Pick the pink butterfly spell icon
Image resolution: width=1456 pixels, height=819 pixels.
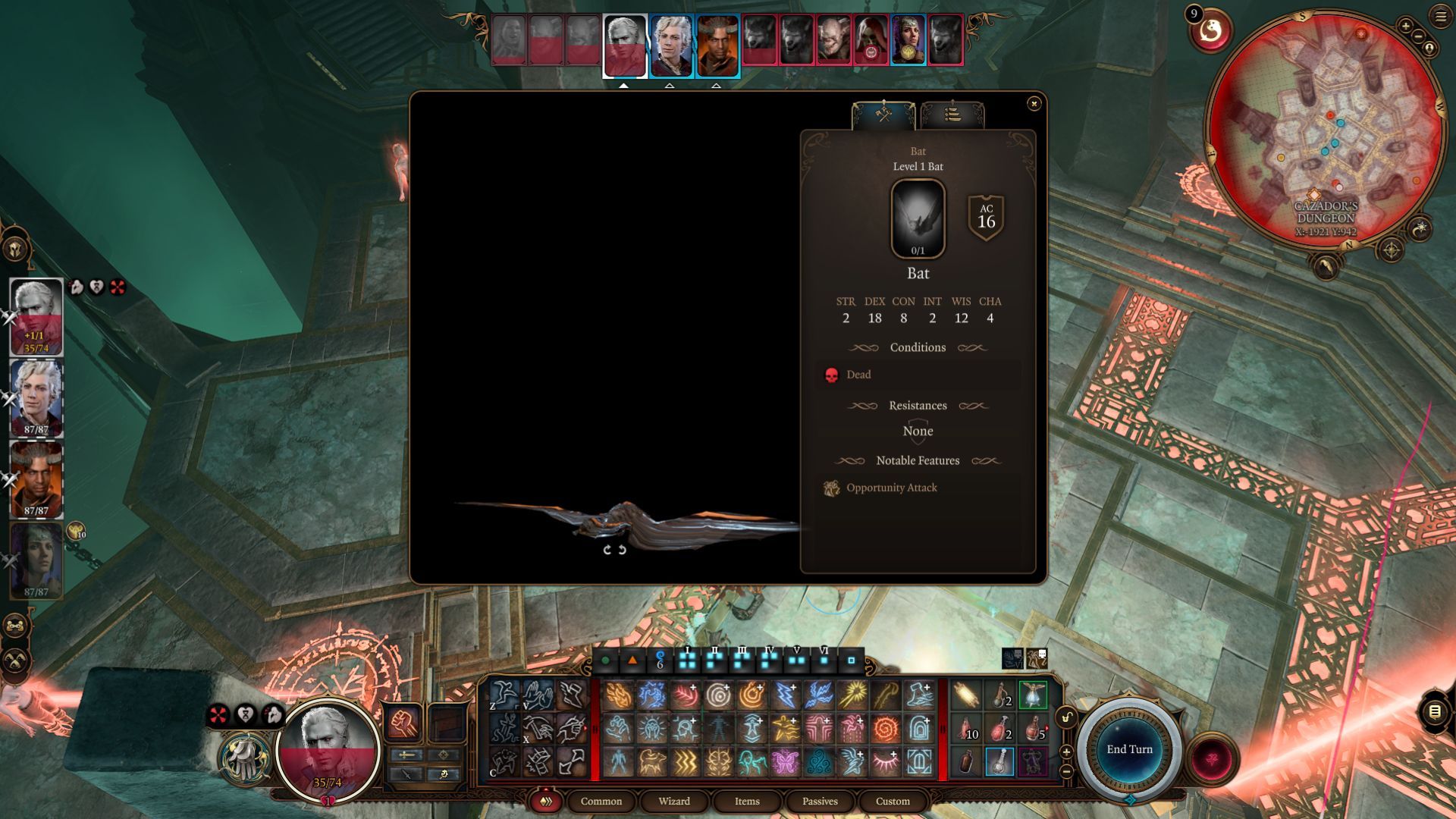pyautogui.click(x=785, y=761)
